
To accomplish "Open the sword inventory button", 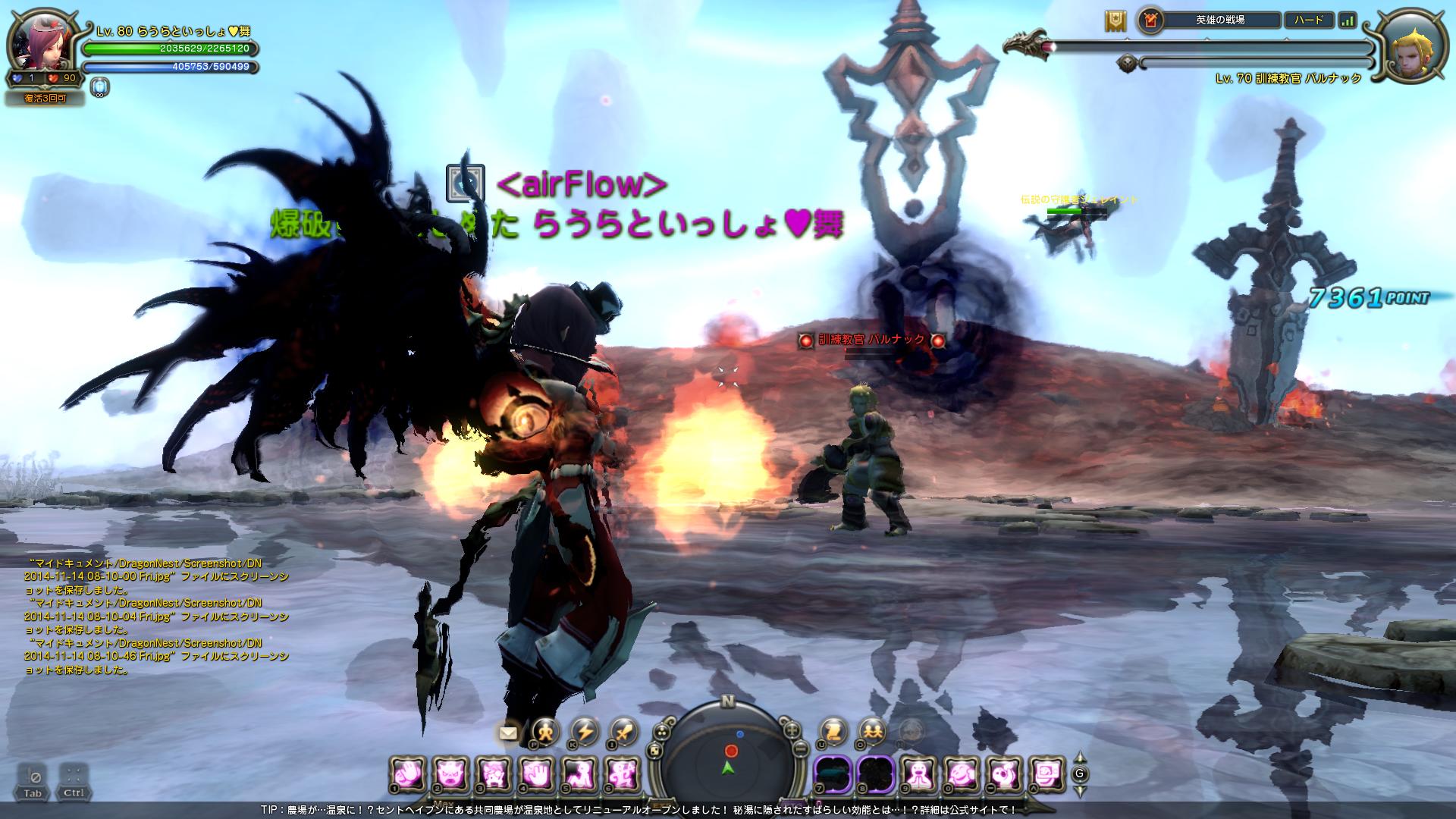I will pos(623,731).
